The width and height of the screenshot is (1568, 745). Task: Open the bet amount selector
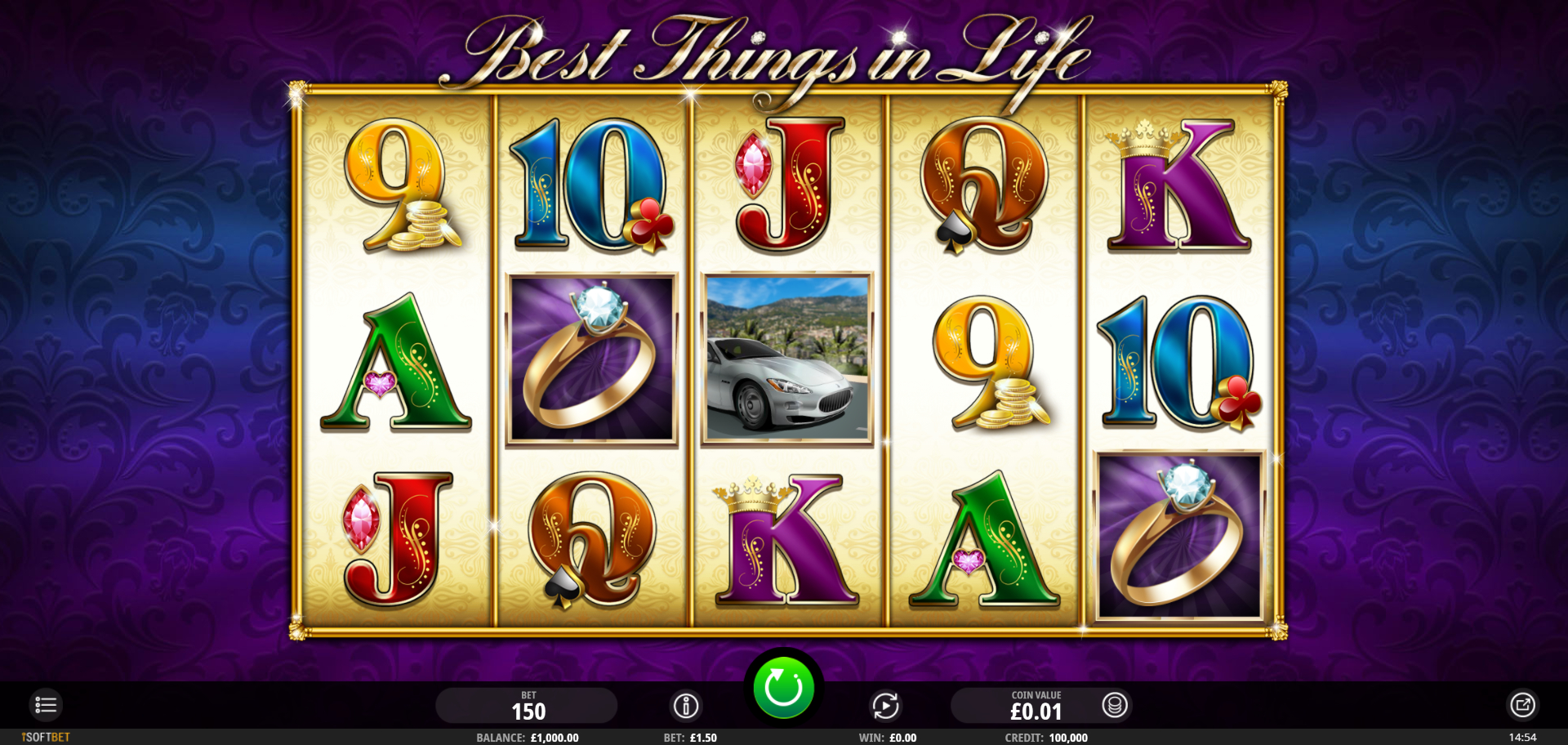pyautogui.click(x=527, y=706)
